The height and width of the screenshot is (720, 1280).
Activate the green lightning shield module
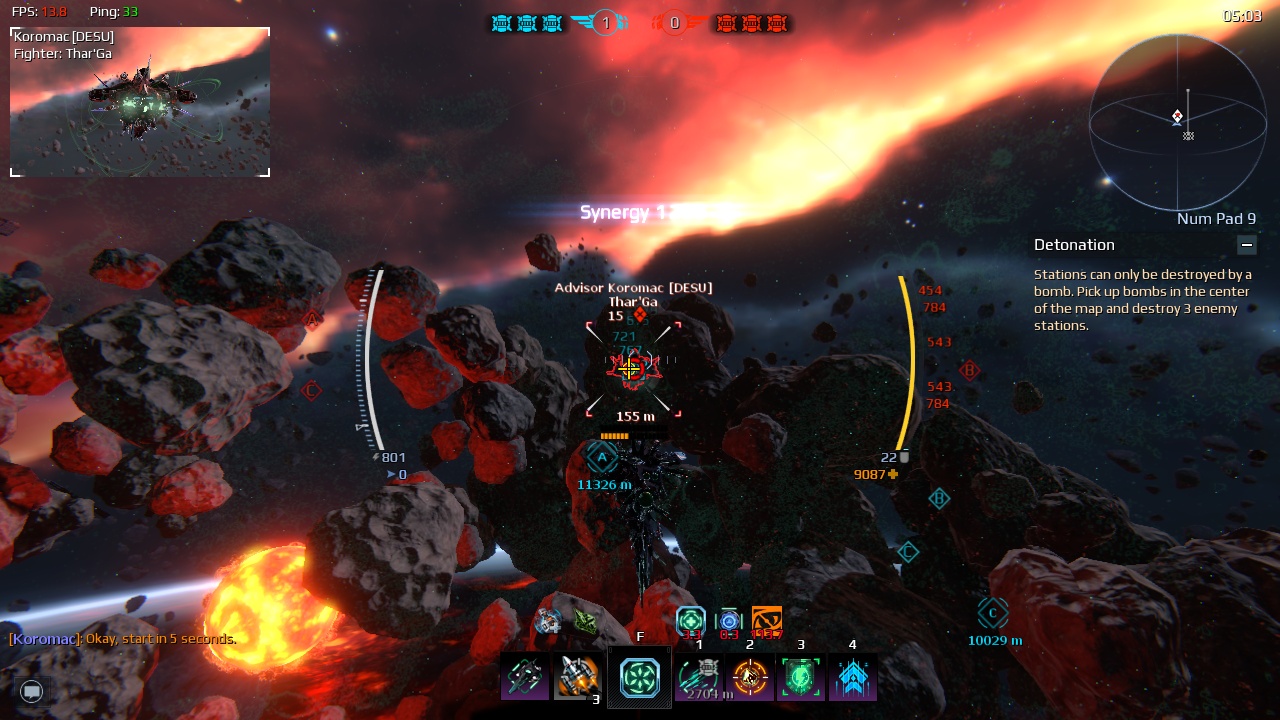click(x=801, y=677)
